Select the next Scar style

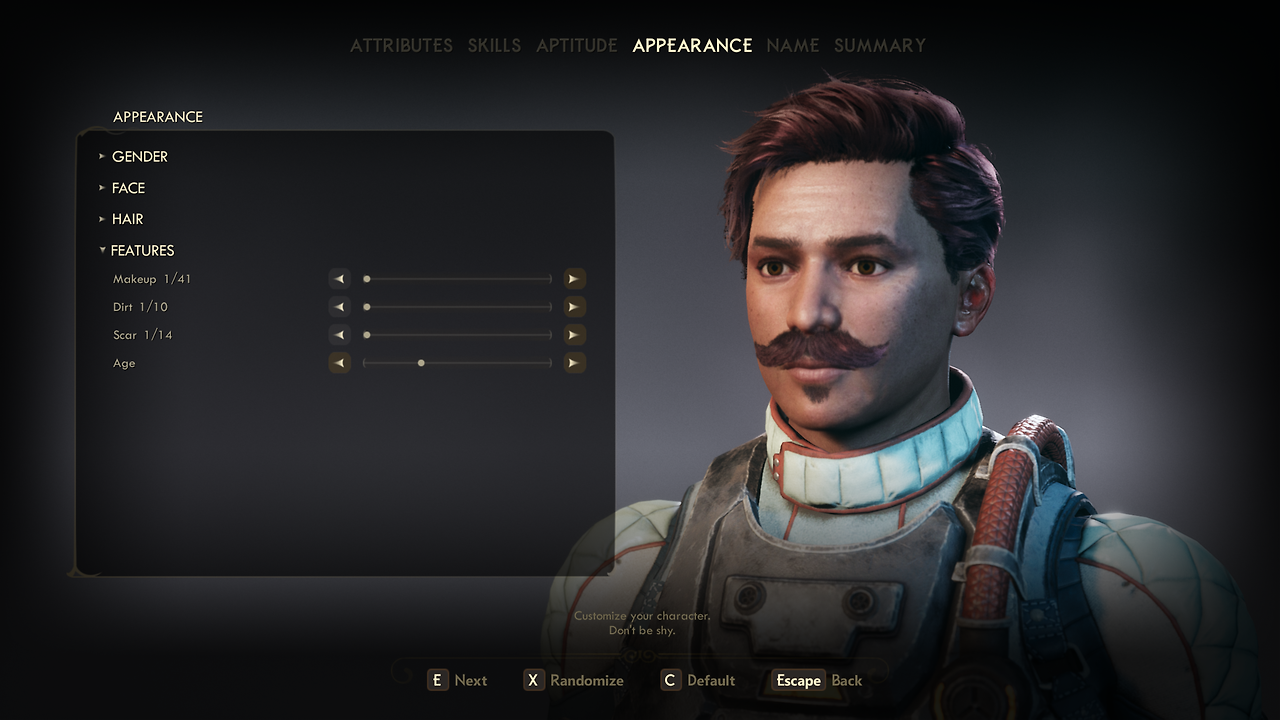point(573,335)
